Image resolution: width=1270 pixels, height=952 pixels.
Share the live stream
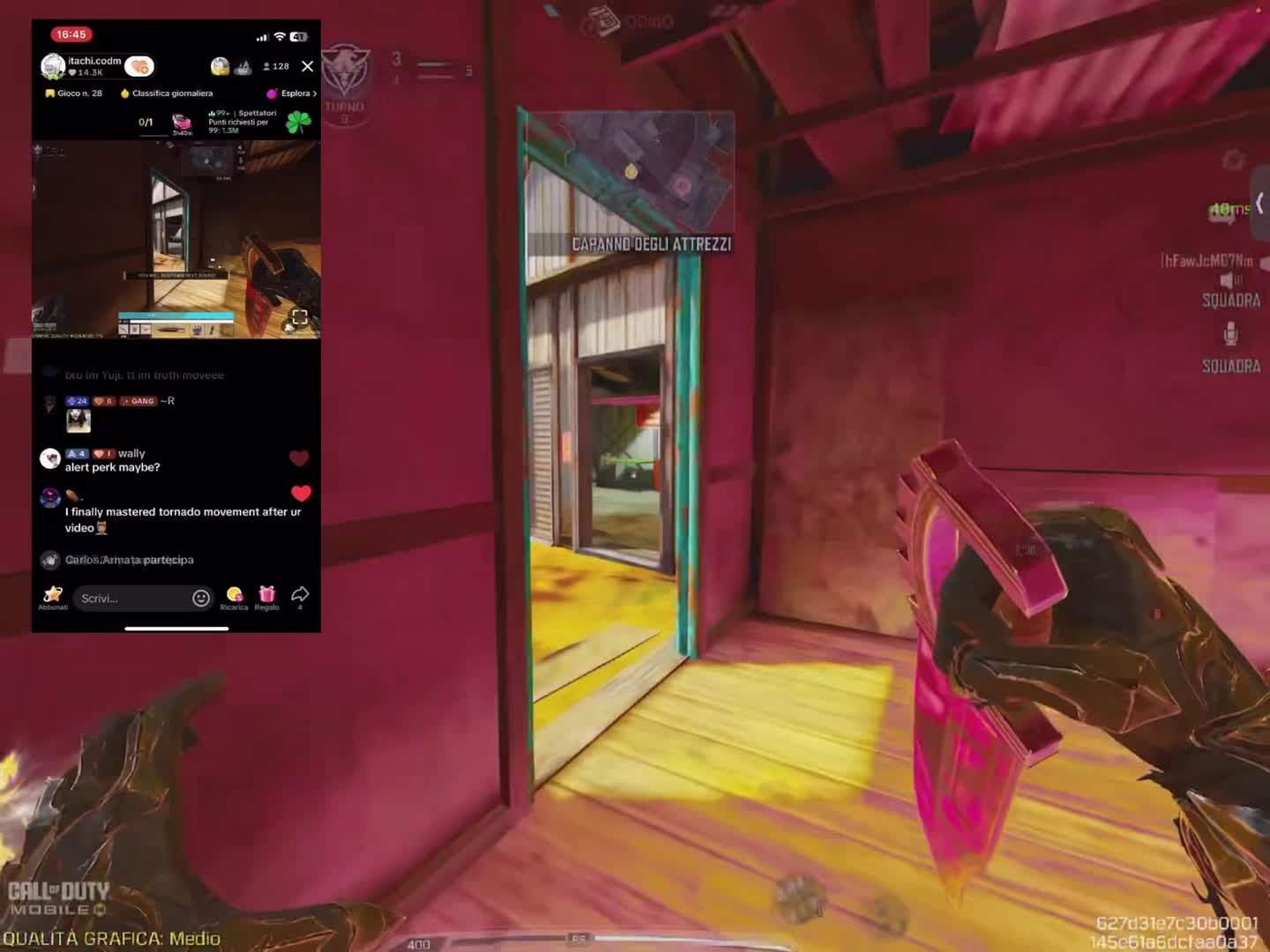300,595
